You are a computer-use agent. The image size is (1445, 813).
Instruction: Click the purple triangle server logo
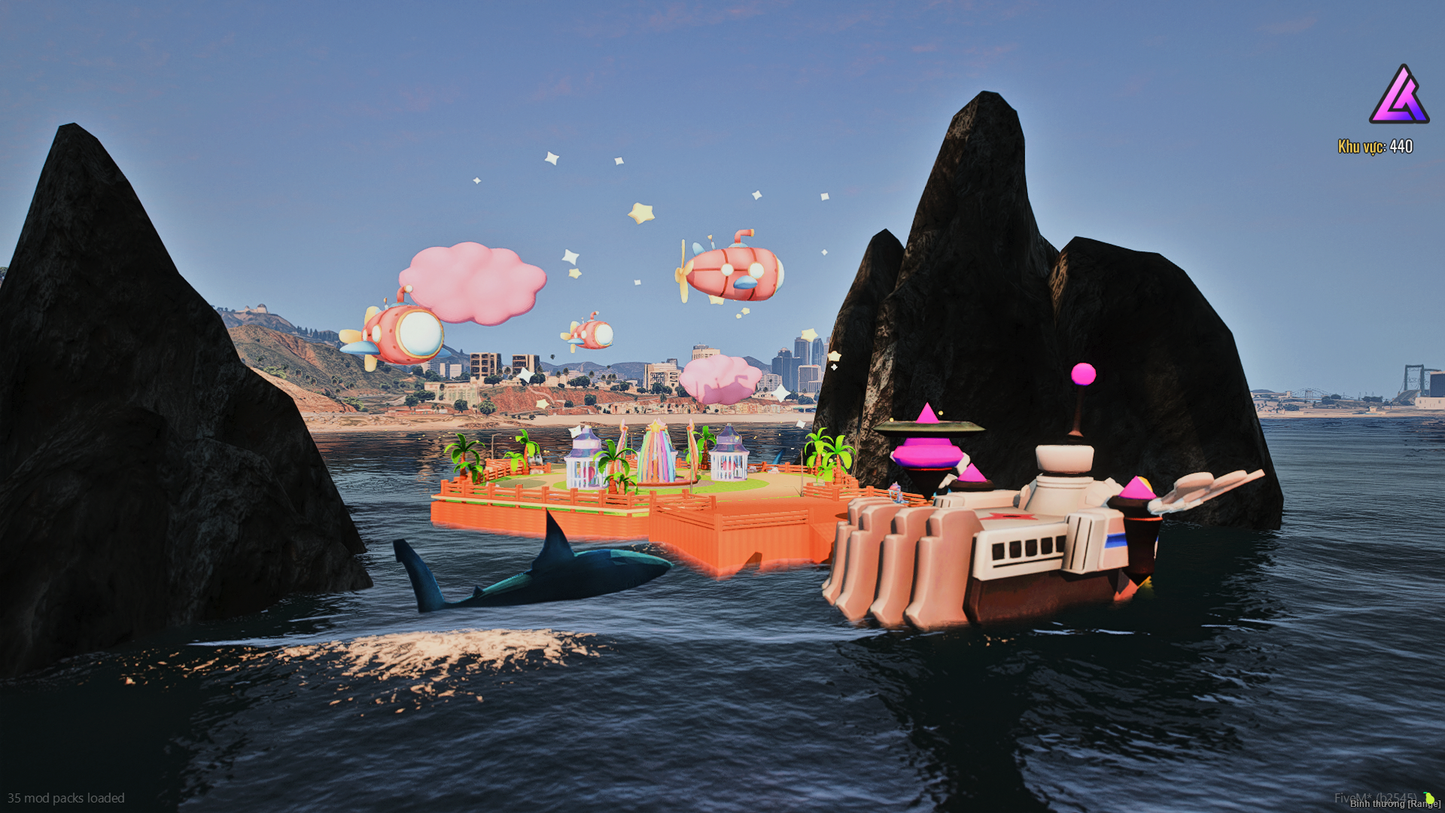[1398, 96]
